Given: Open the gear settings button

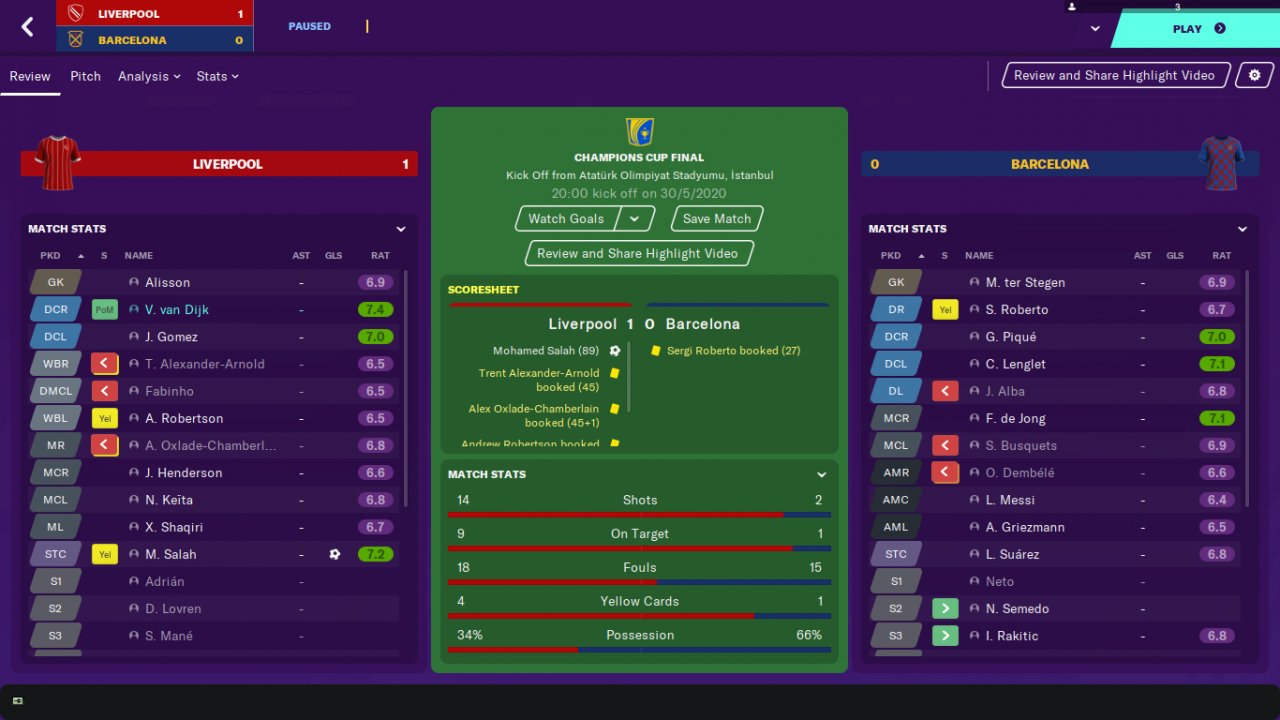Looking at the screenshot, I should 1254,75.
